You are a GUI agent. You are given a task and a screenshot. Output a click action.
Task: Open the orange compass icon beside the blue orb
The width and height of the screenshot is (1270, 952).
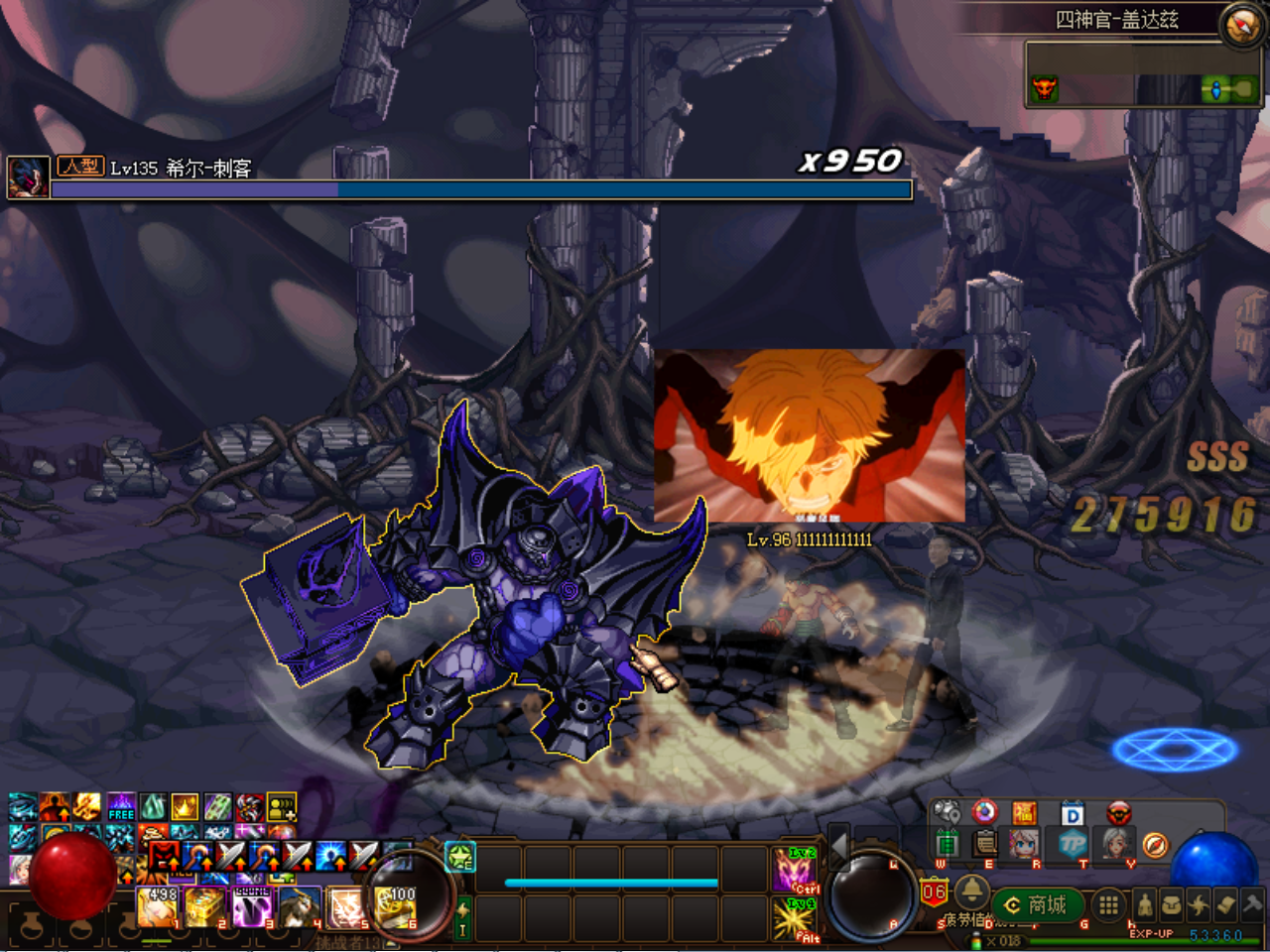(x=1155, y=845)
